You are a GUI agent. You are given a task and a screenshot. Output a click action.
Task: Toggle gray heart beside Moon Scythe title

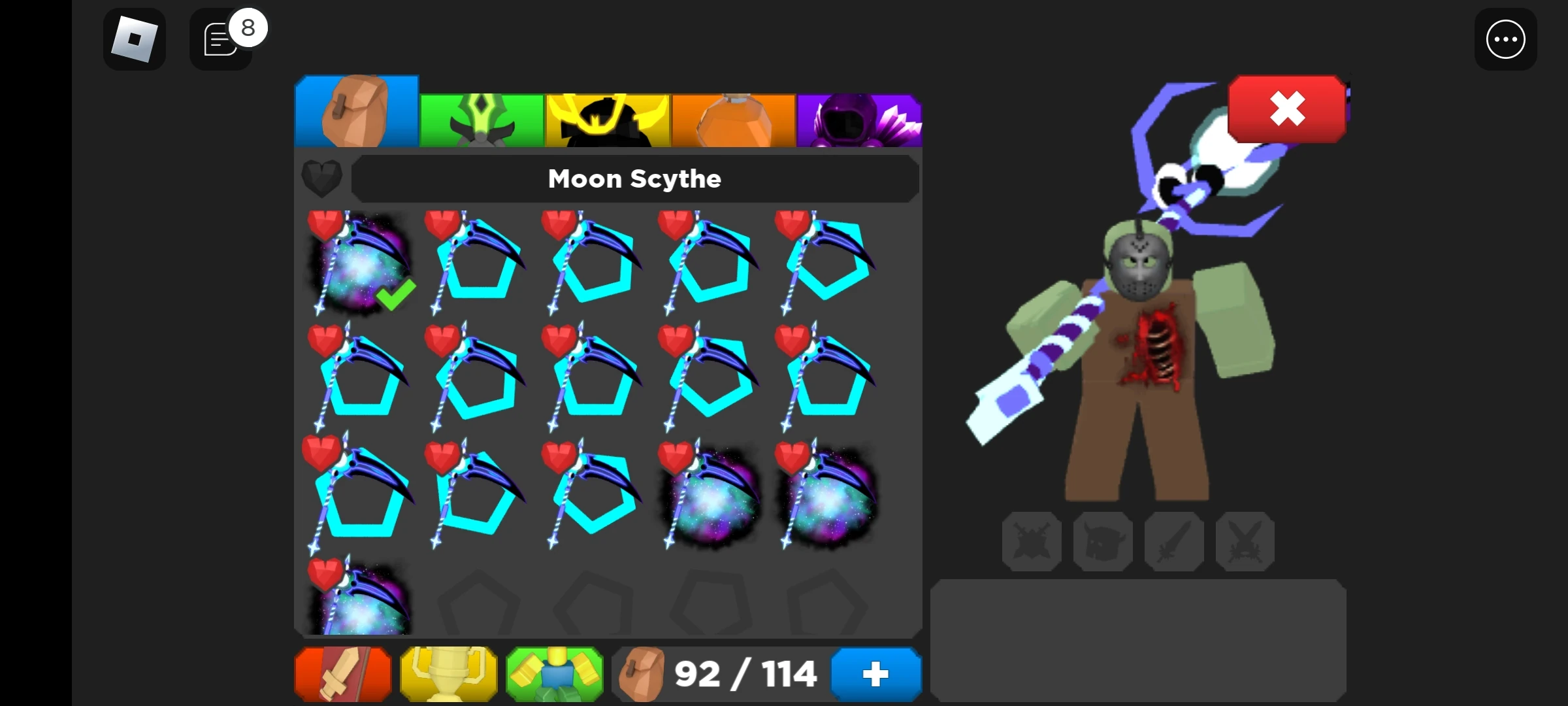pos(321,178)
